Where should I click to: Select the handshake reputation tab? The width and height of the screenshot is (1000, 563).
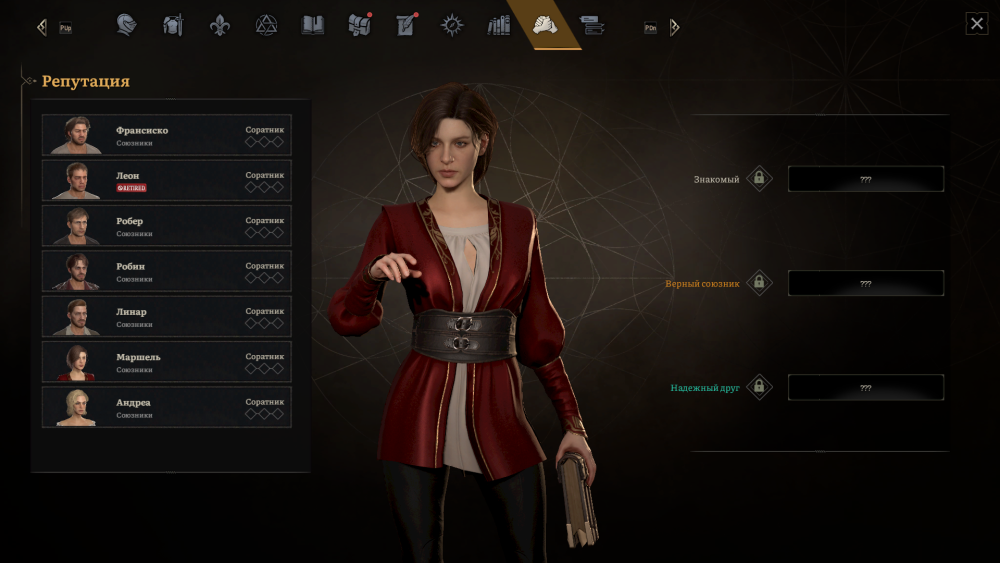(x=545, y=25)
